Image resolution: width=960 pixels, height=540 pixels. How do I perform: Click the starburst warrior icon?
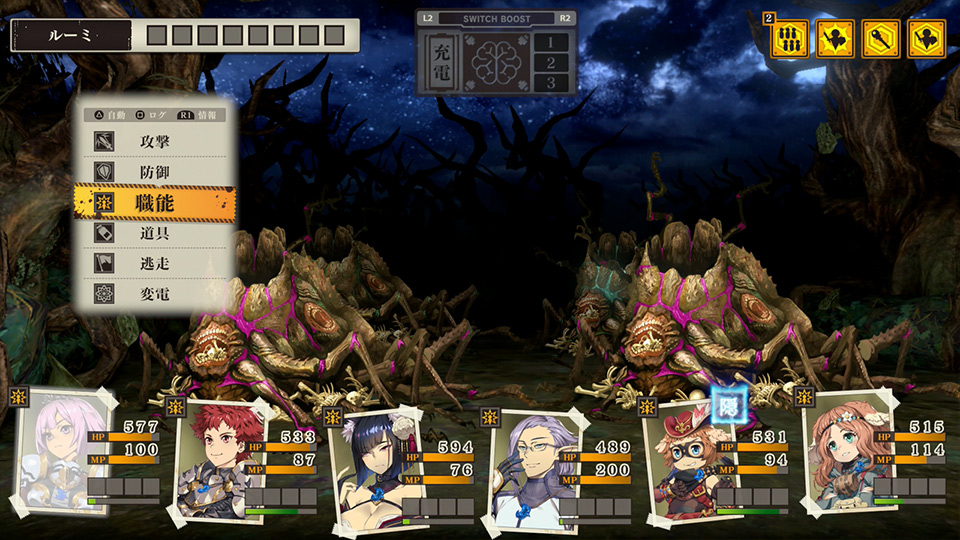click(x=835, y=39)
